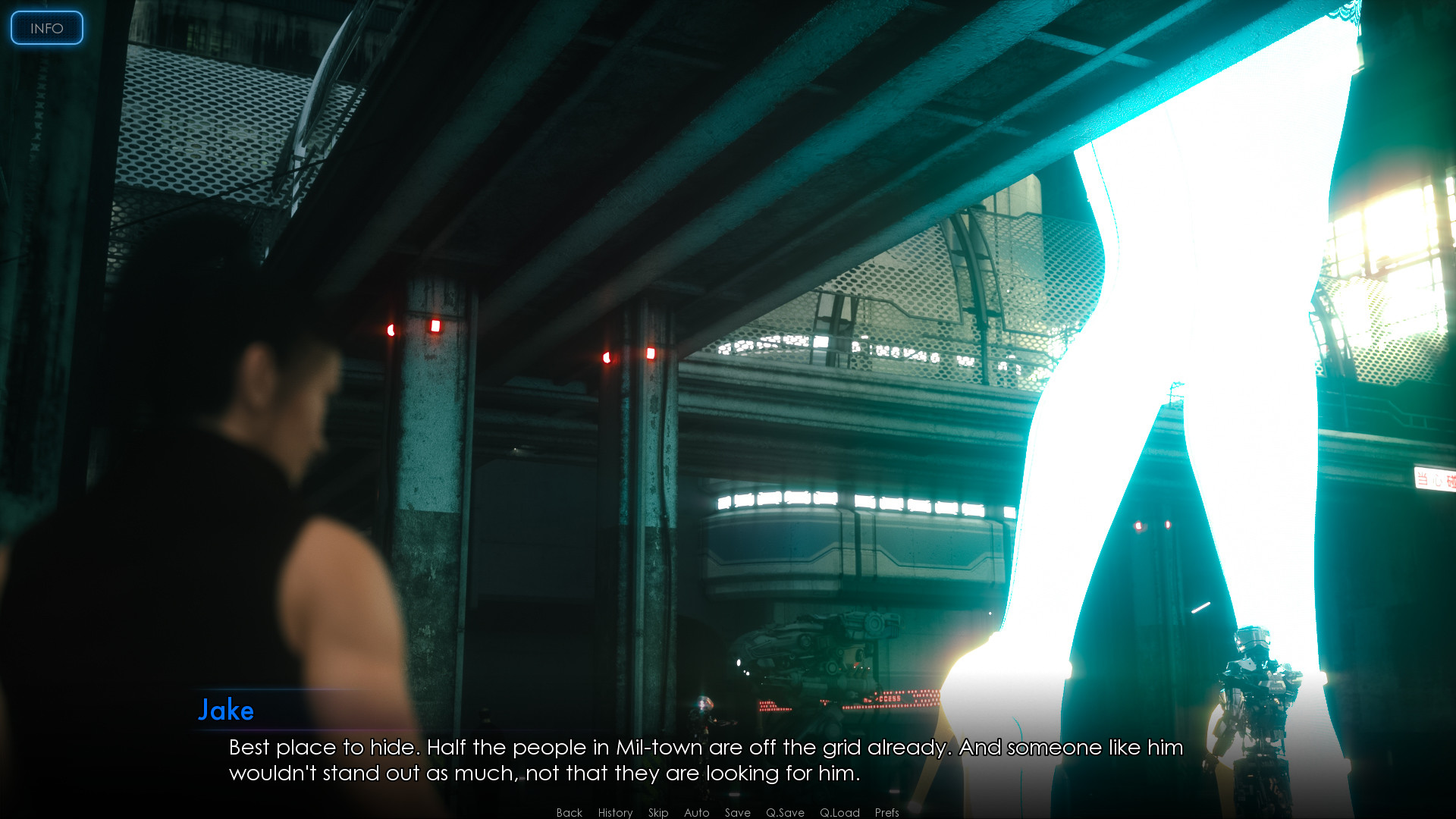The height and width of the screenshot is (819, 1456).
Task: Review past dialogue through History
Action: pos(614,812)
